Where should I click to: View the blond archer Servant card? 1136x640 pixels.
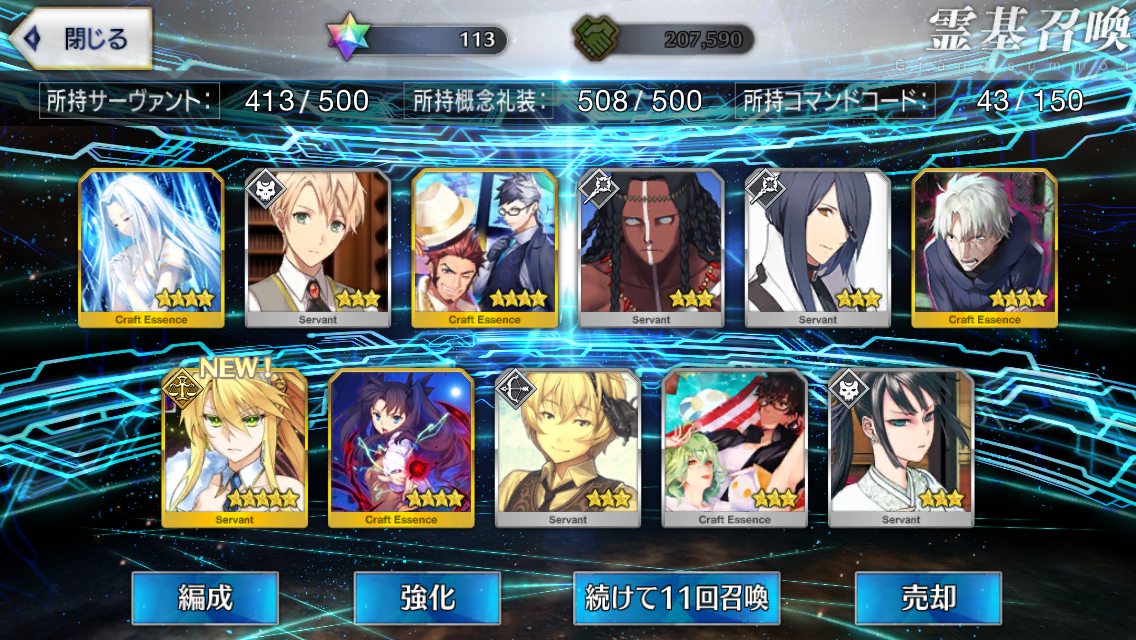point(567,447)
